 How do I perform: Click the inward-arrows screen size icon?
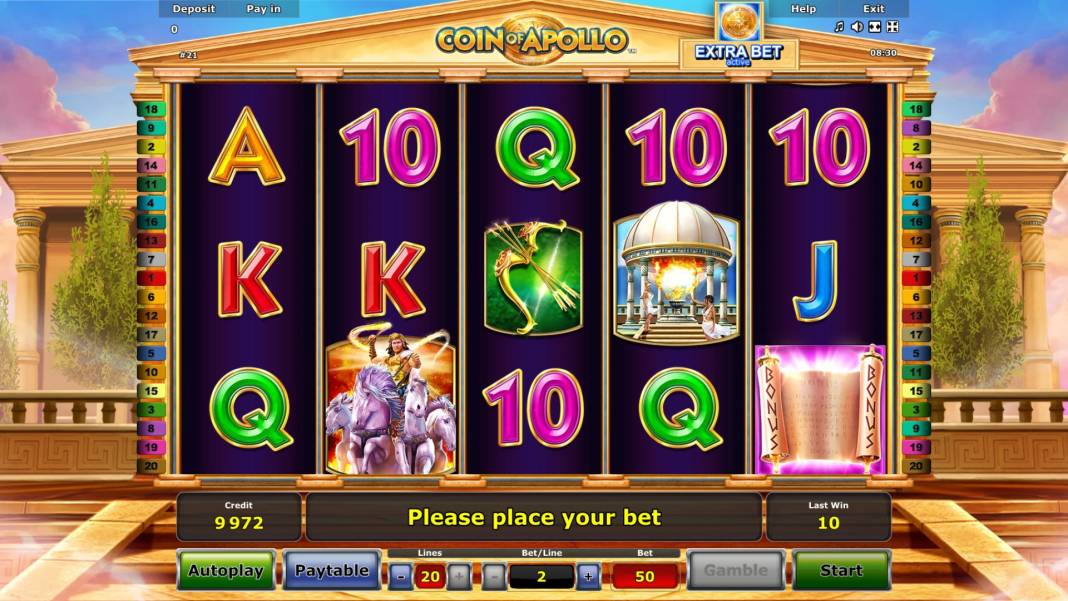pos(875,27)
